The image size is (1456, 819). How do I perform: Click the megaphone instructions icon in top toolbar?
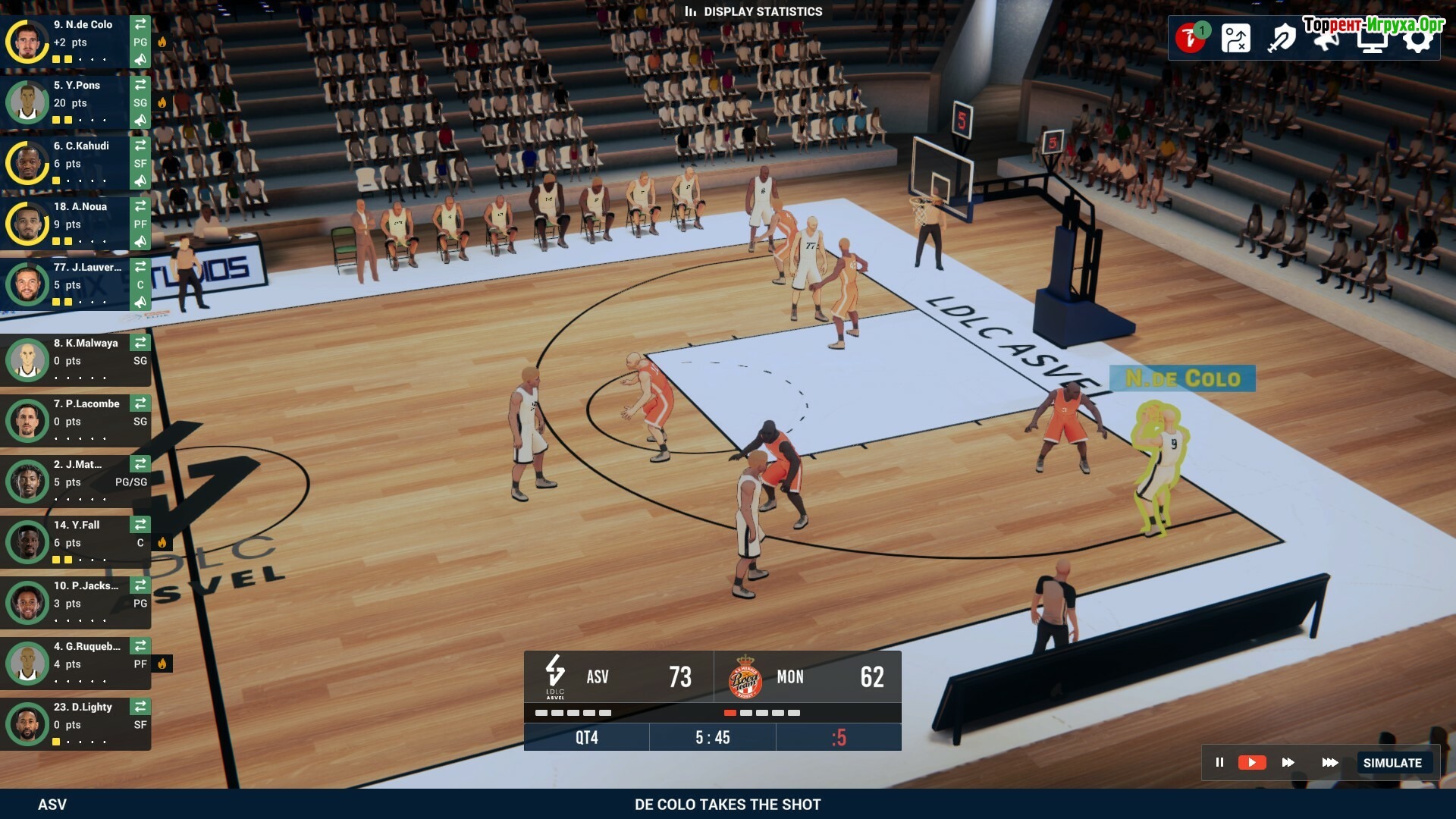pyautogui.click(x=1326, y=39)
